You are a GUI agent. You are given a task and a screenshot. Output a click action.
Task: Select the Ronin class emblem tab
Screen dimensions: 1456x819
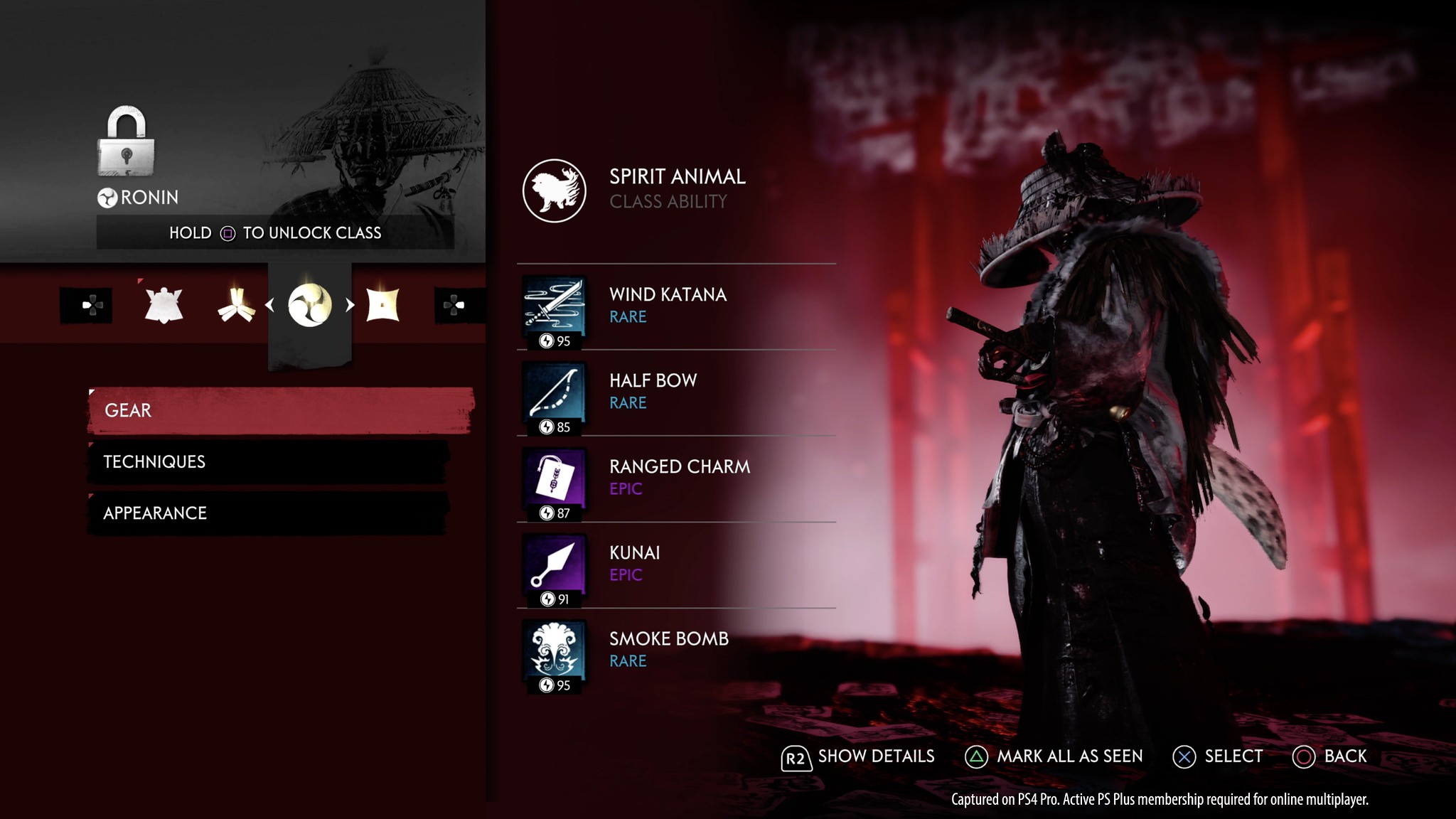[310, 305]
